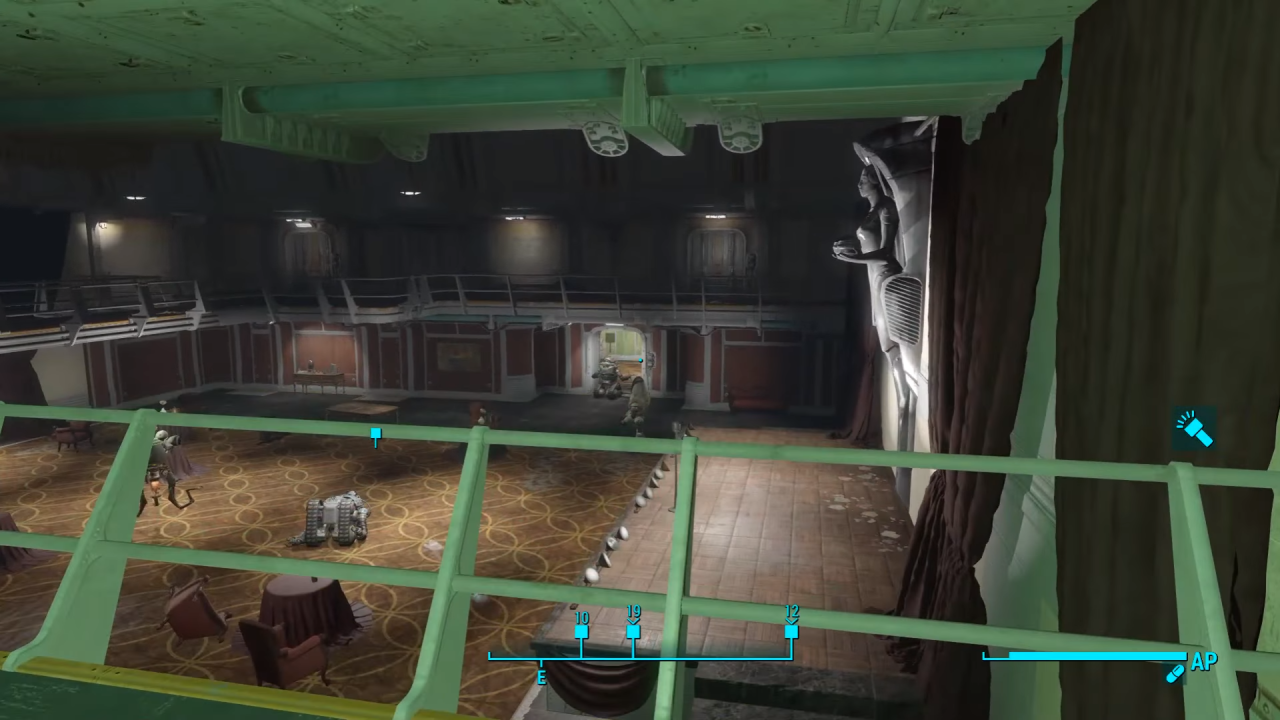Click compass marker labeled 12
The width and height of the screenshot is (1280, 720).
click(x=790, y=631)
